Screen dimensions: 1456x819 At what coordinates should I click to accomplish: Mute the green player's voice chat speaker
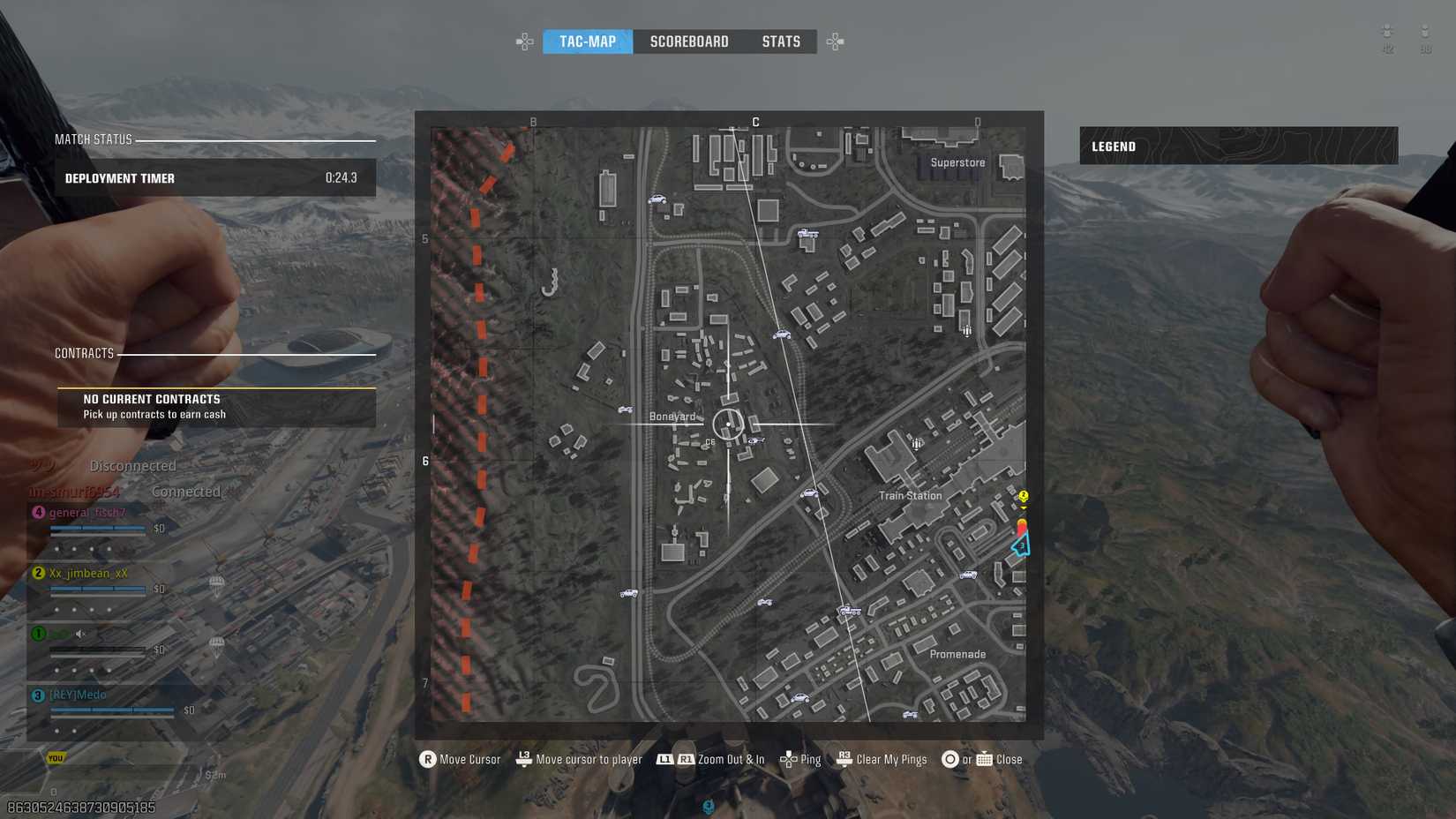point(80,633)
